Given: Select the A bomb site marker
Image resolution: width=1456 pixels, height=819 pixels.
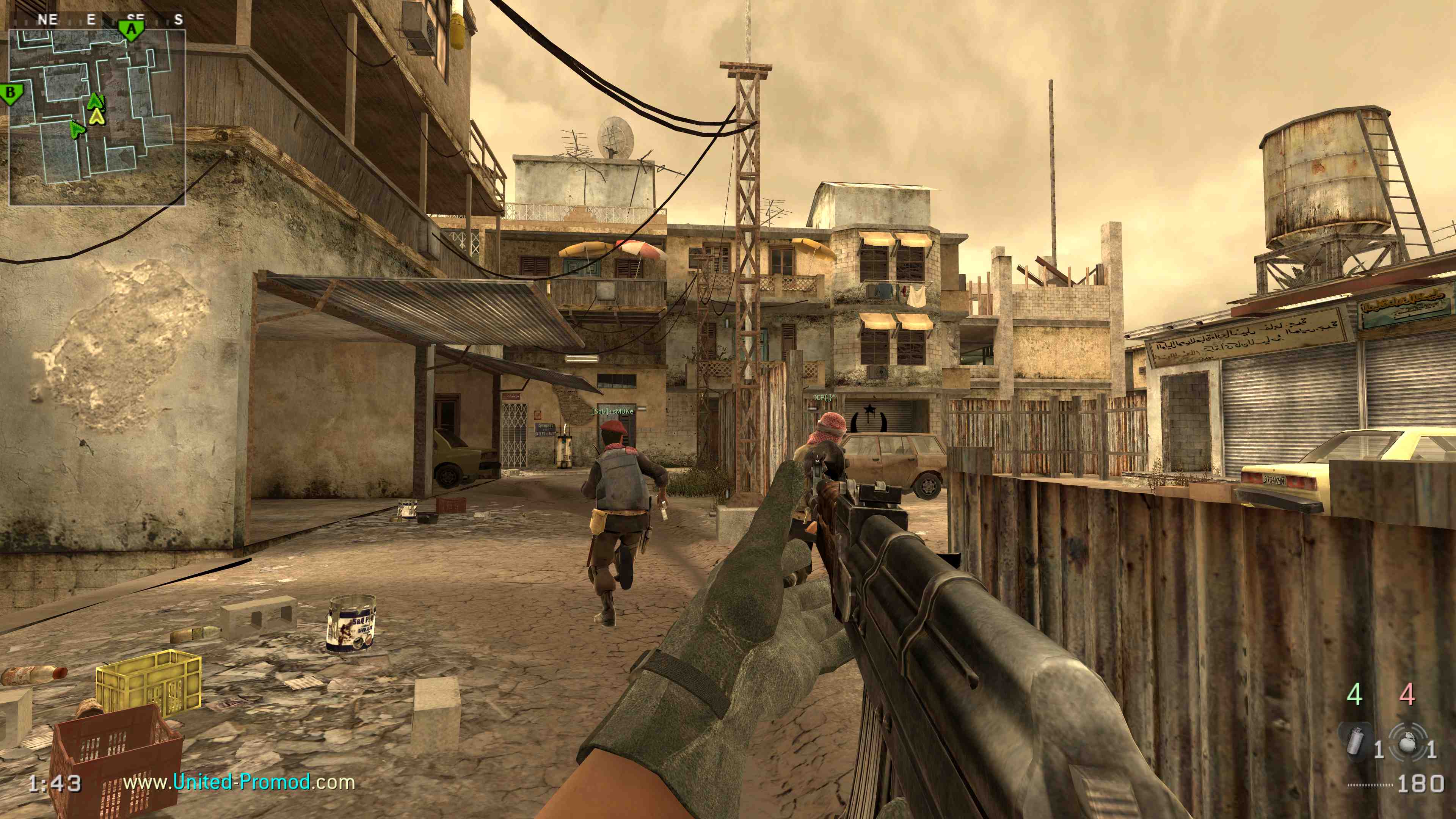Looking at the screenshot, I should (x=131, y=30).
